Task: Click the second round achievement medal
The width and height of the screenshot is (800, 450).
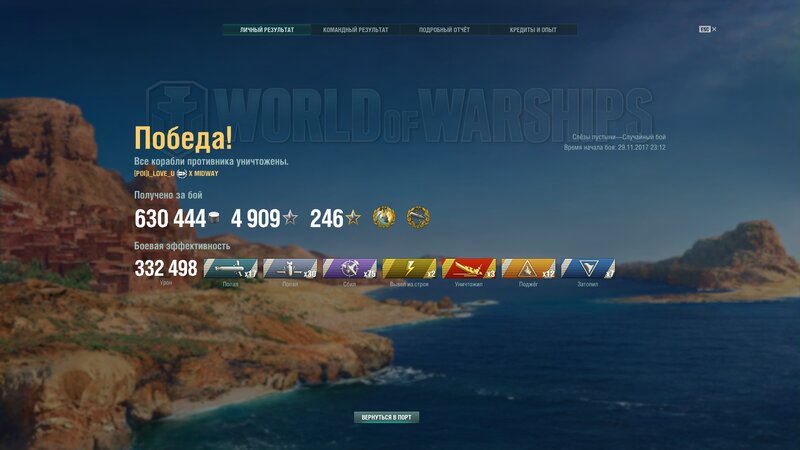Action: click(x=418, y=217)
